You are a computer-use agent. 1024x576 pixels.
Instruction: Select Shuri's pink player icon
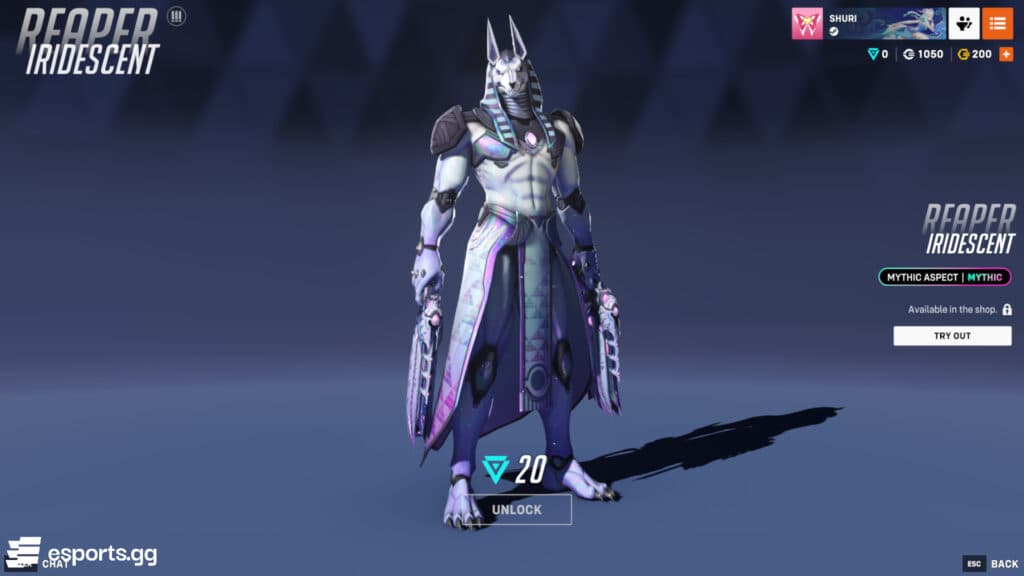(x=807, y=24)
